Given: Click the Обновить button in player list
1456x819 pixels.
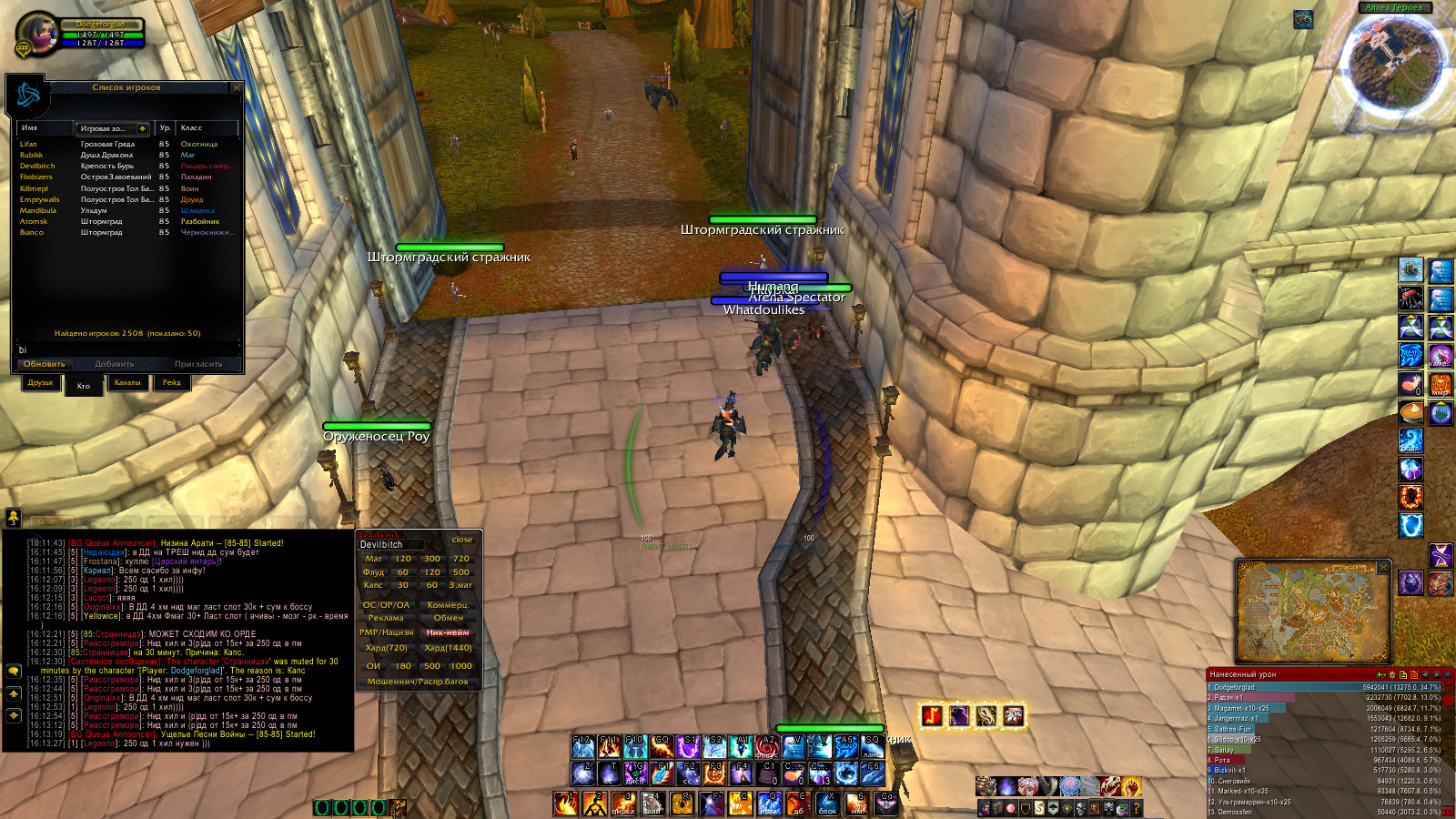Looking at the screenshot, I should (x=44, y=364).
